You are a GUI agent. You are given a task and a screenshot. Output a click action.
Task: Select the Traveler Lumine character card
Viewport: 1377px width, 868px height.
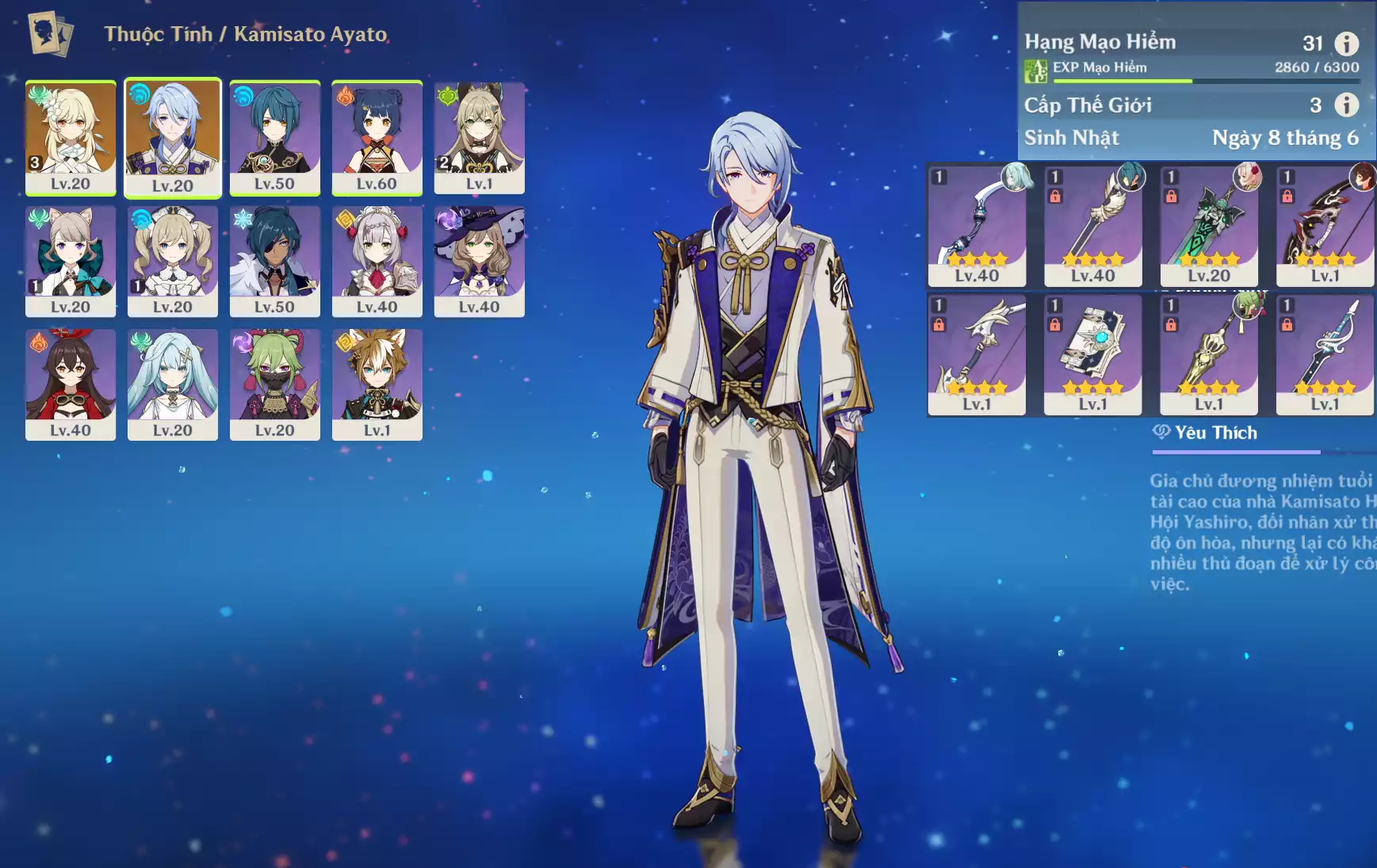[71, 136]
